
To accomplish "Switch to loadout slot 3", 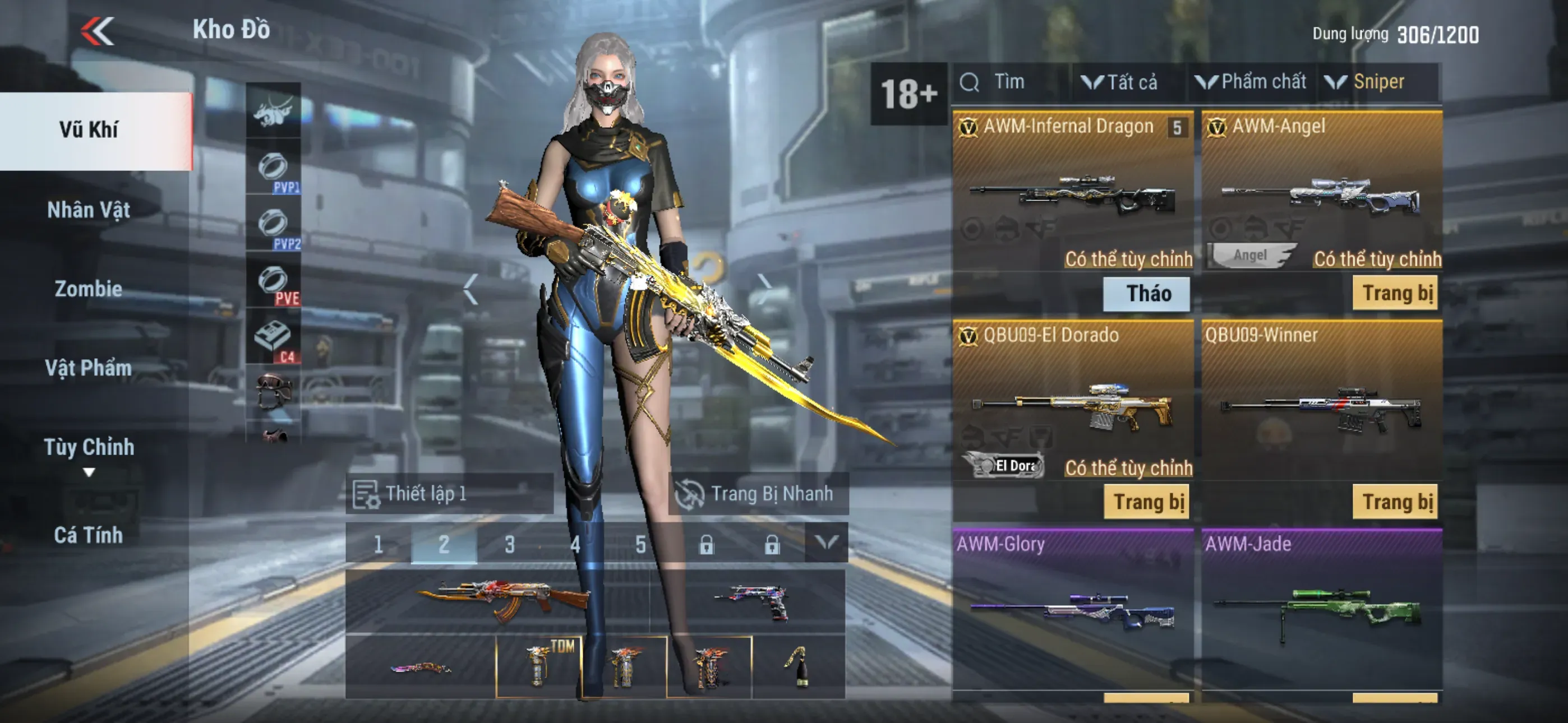I will [509, 544].
